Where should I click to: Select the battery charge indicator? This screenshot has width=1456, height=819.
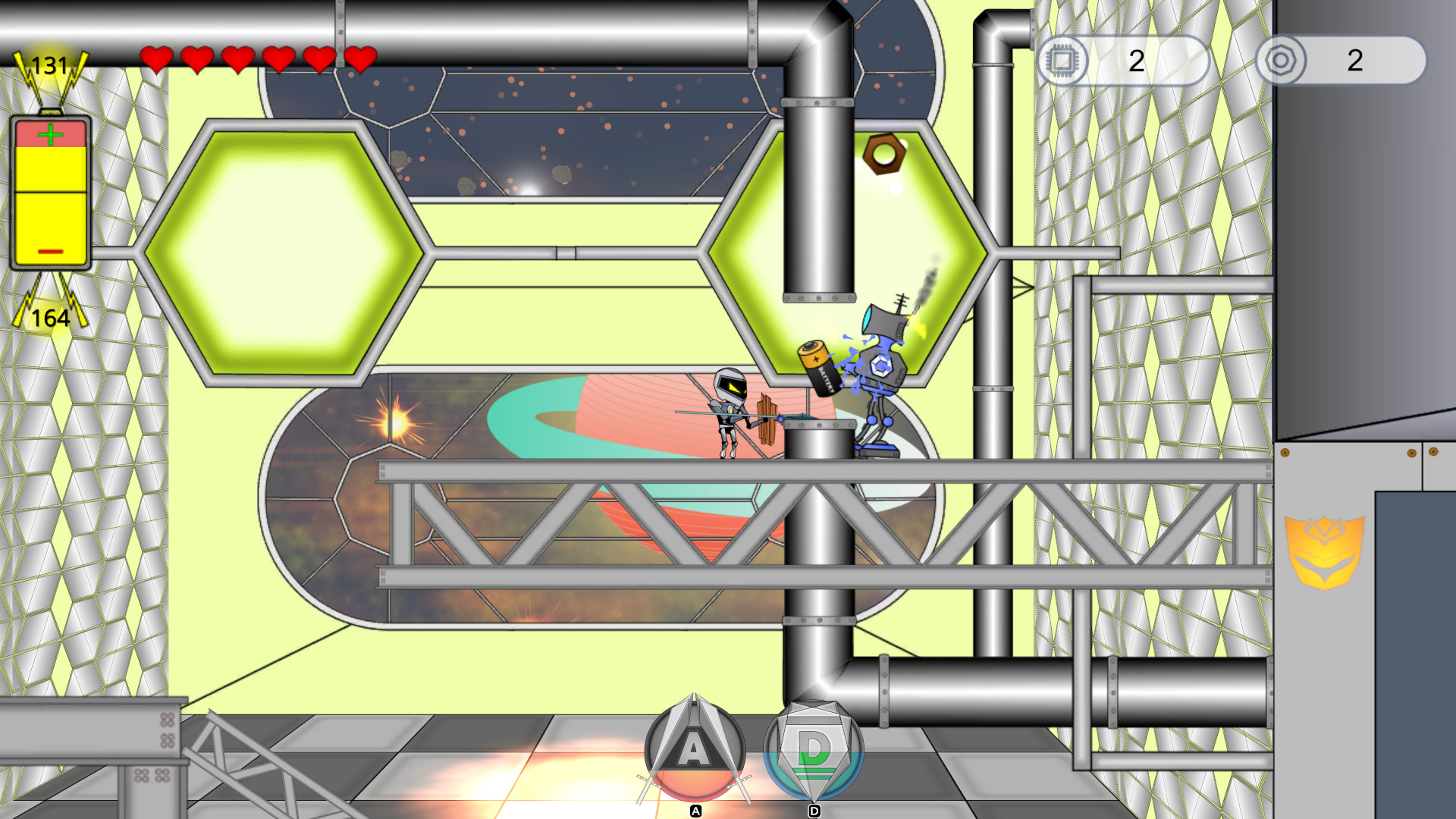(x=49, y=193)
